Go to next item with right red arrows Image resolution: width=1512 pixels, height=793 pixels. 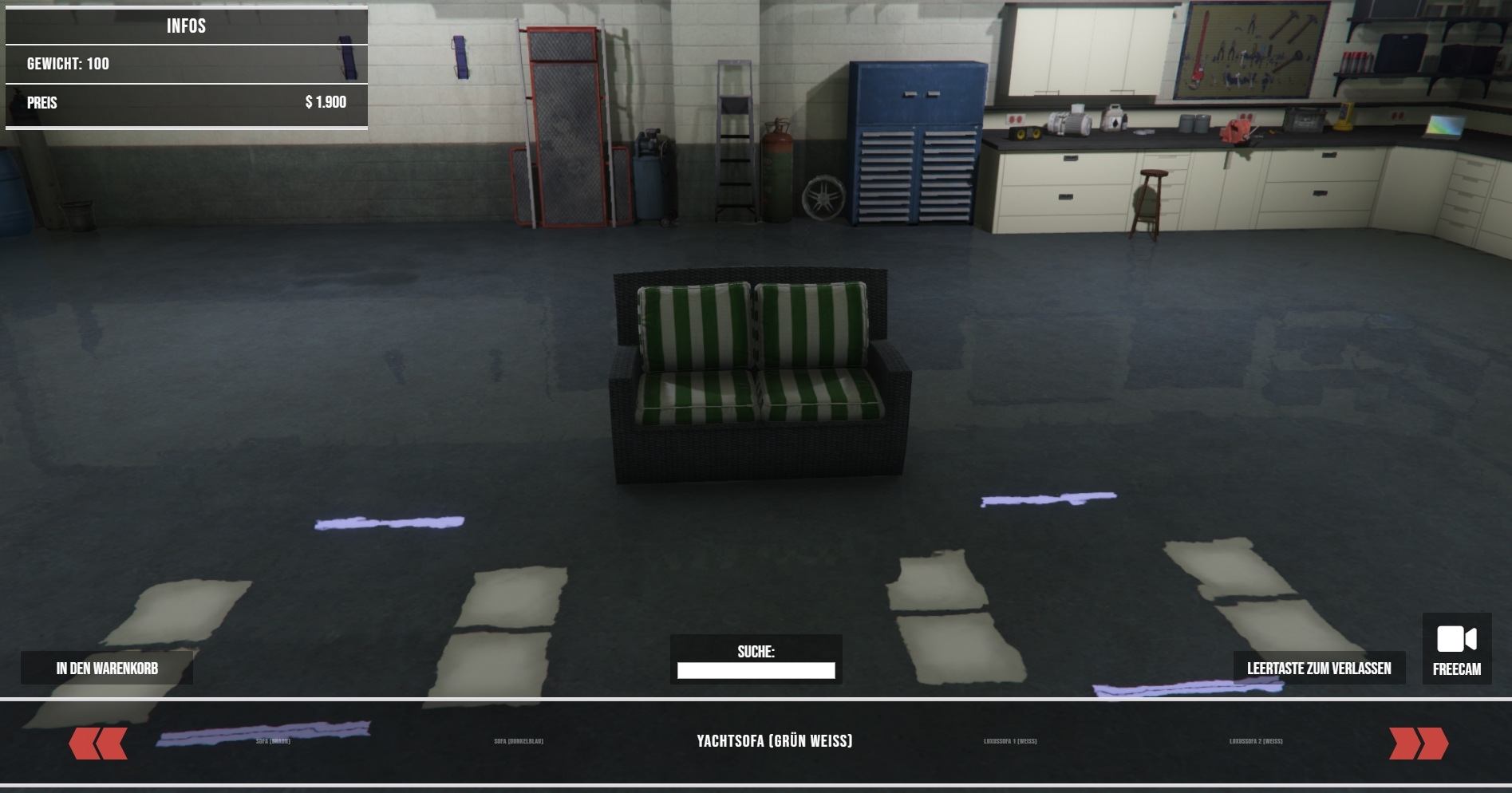point(1418,743)
